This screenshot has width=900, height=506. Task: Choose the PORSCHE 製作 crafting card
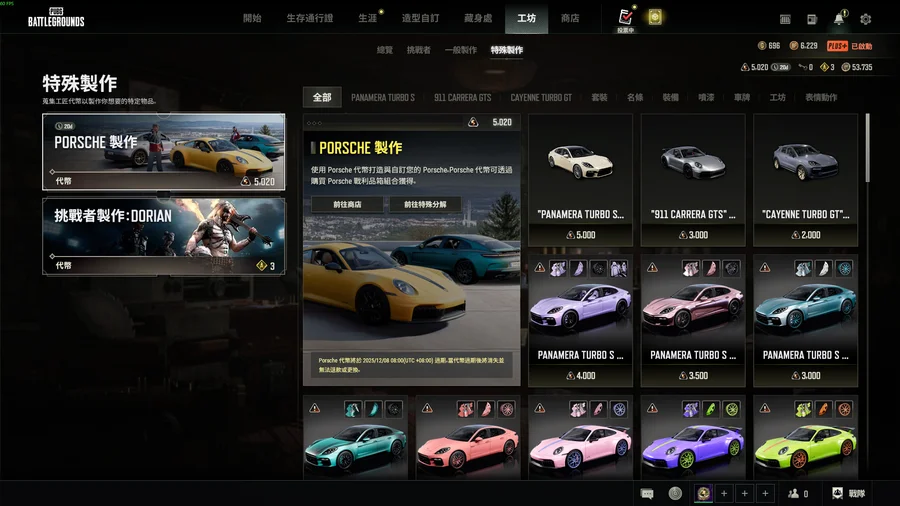coord(163,152)
